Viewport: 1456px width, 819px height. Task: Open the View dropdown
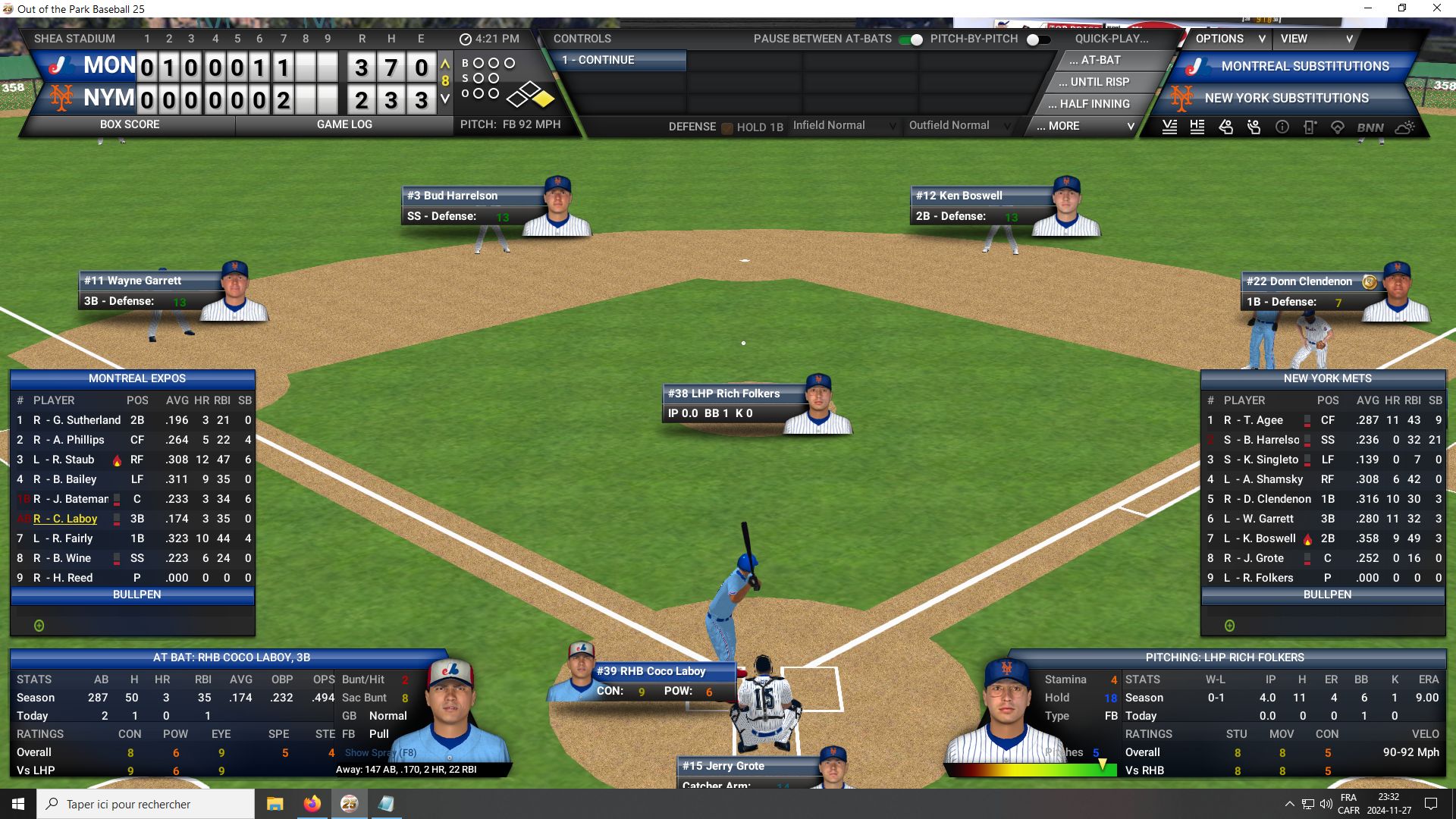click(x=1316, y=39)
